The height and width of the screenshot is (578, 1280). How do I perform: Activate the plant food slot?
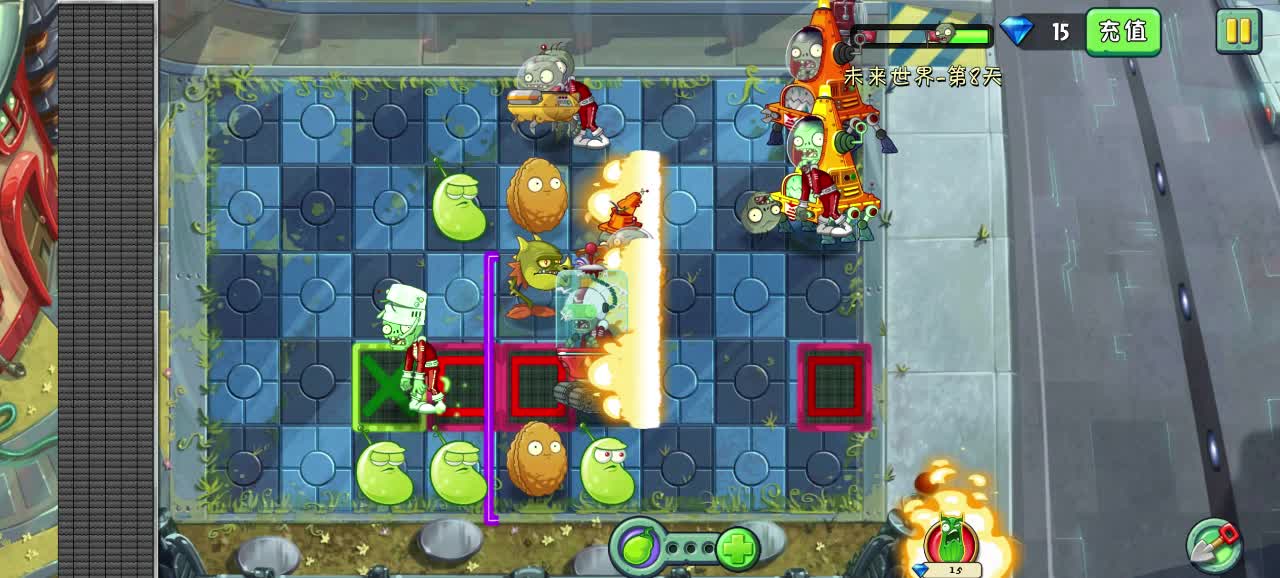pyautogui.click(x=637, y=547)
